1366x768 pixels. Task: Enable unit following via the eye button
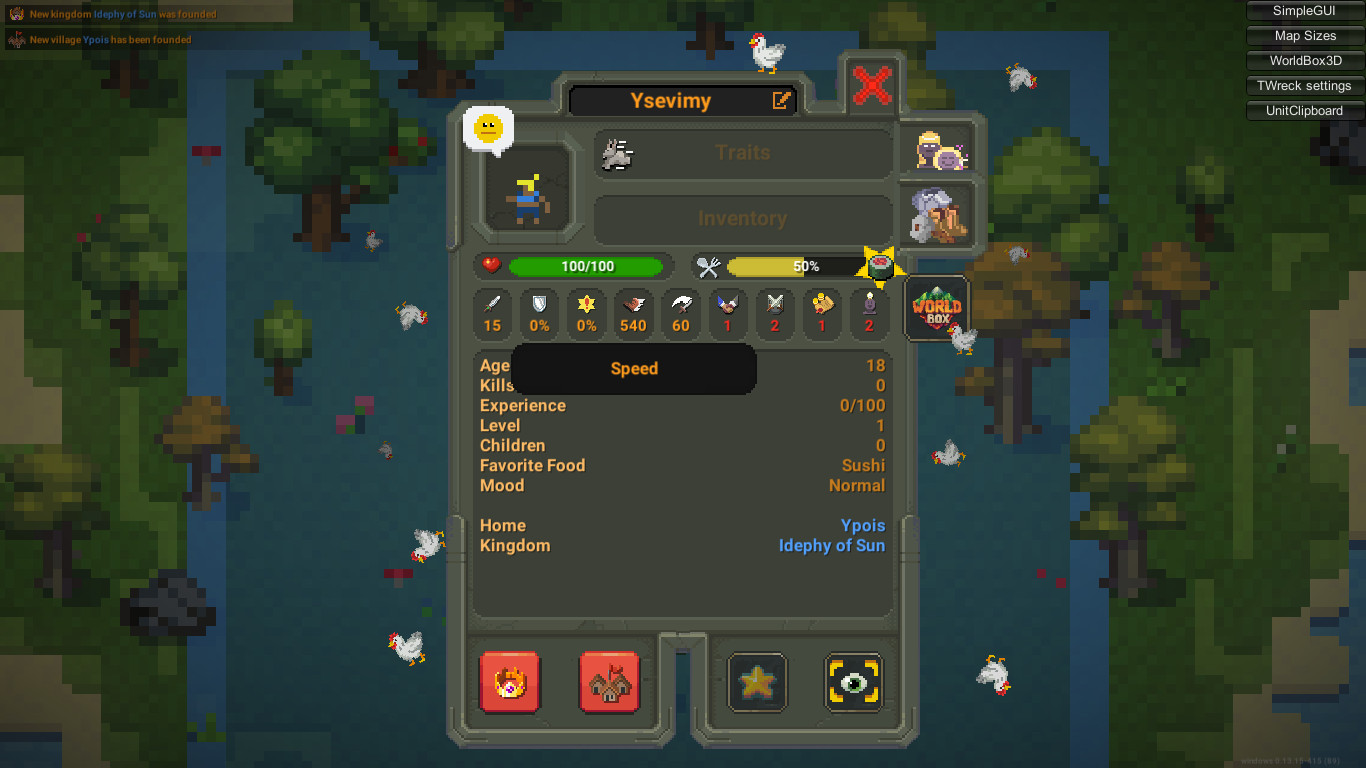[853, 682]
